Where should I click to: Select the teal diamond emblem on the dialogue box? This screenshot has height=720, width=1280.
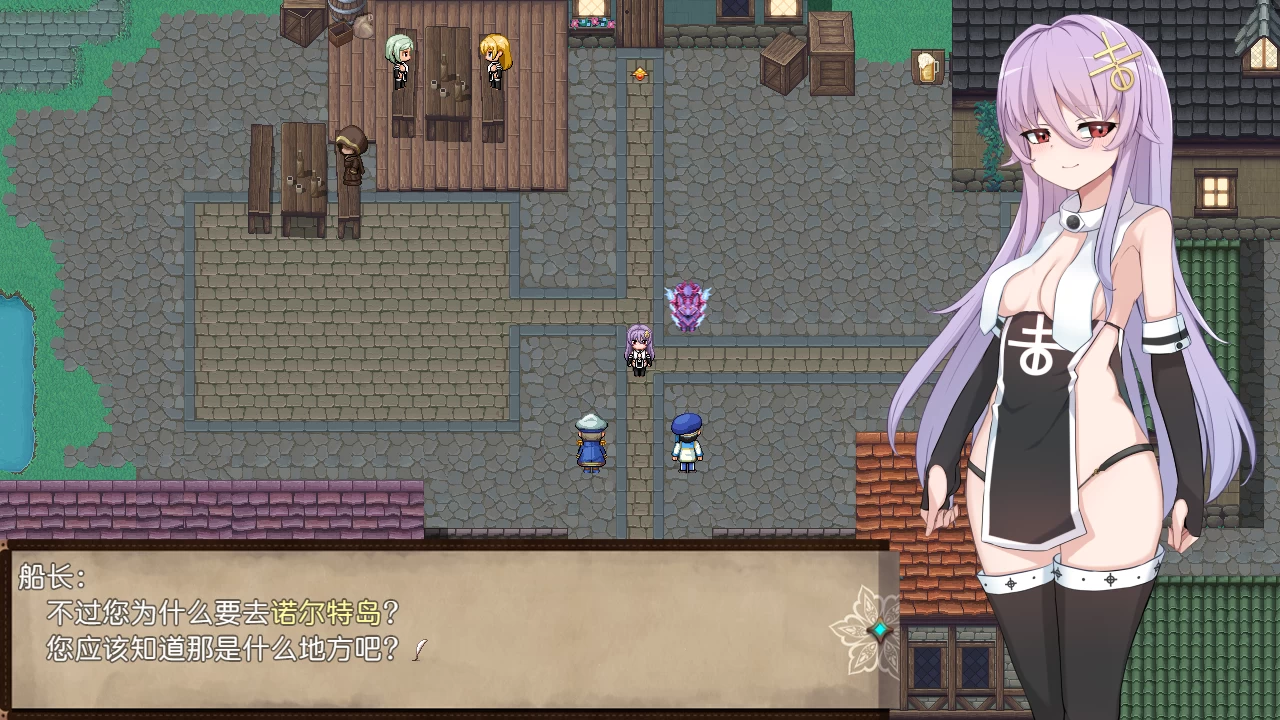click(878, 628)
